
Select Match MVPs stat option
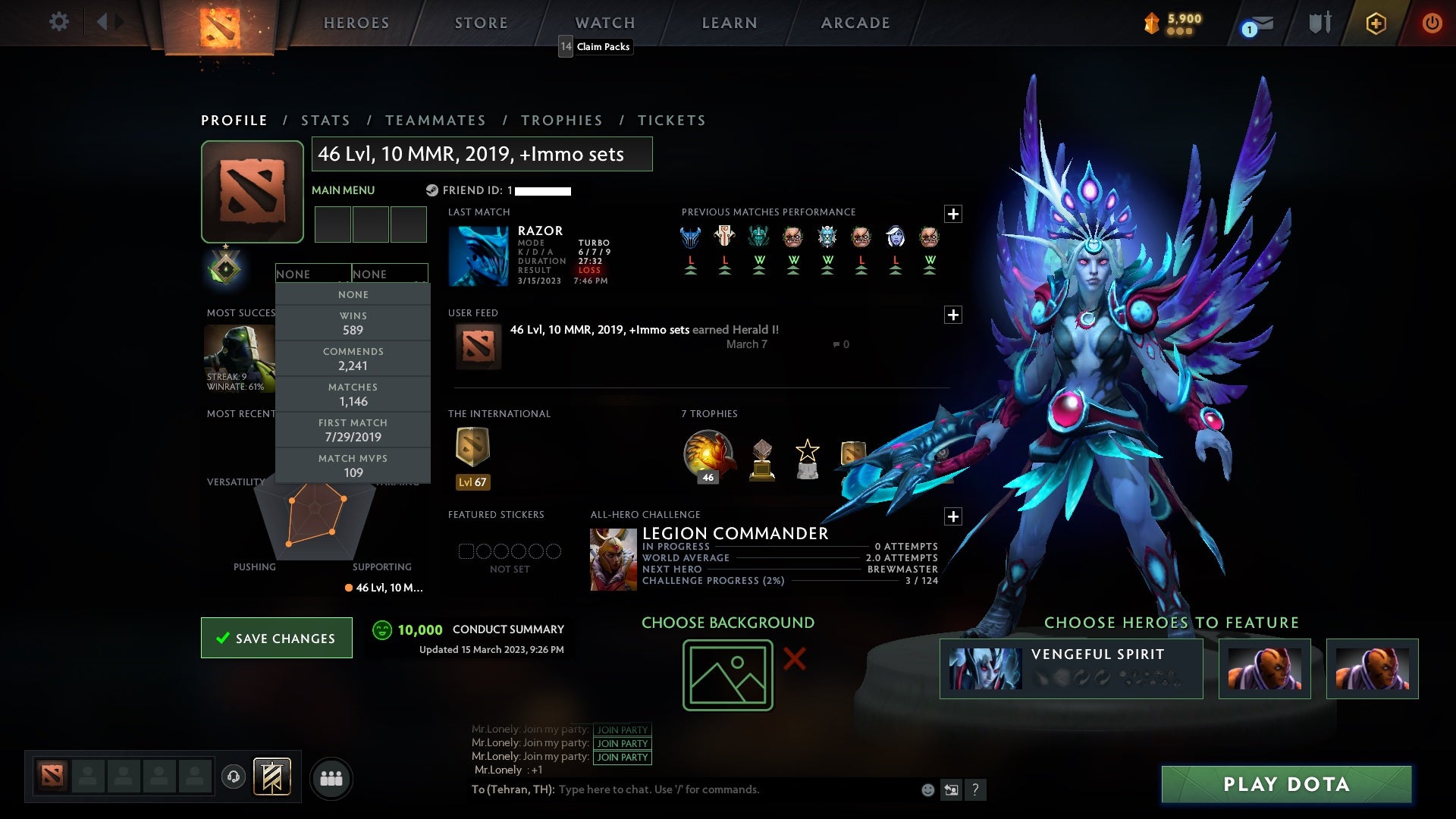[353, 466]
